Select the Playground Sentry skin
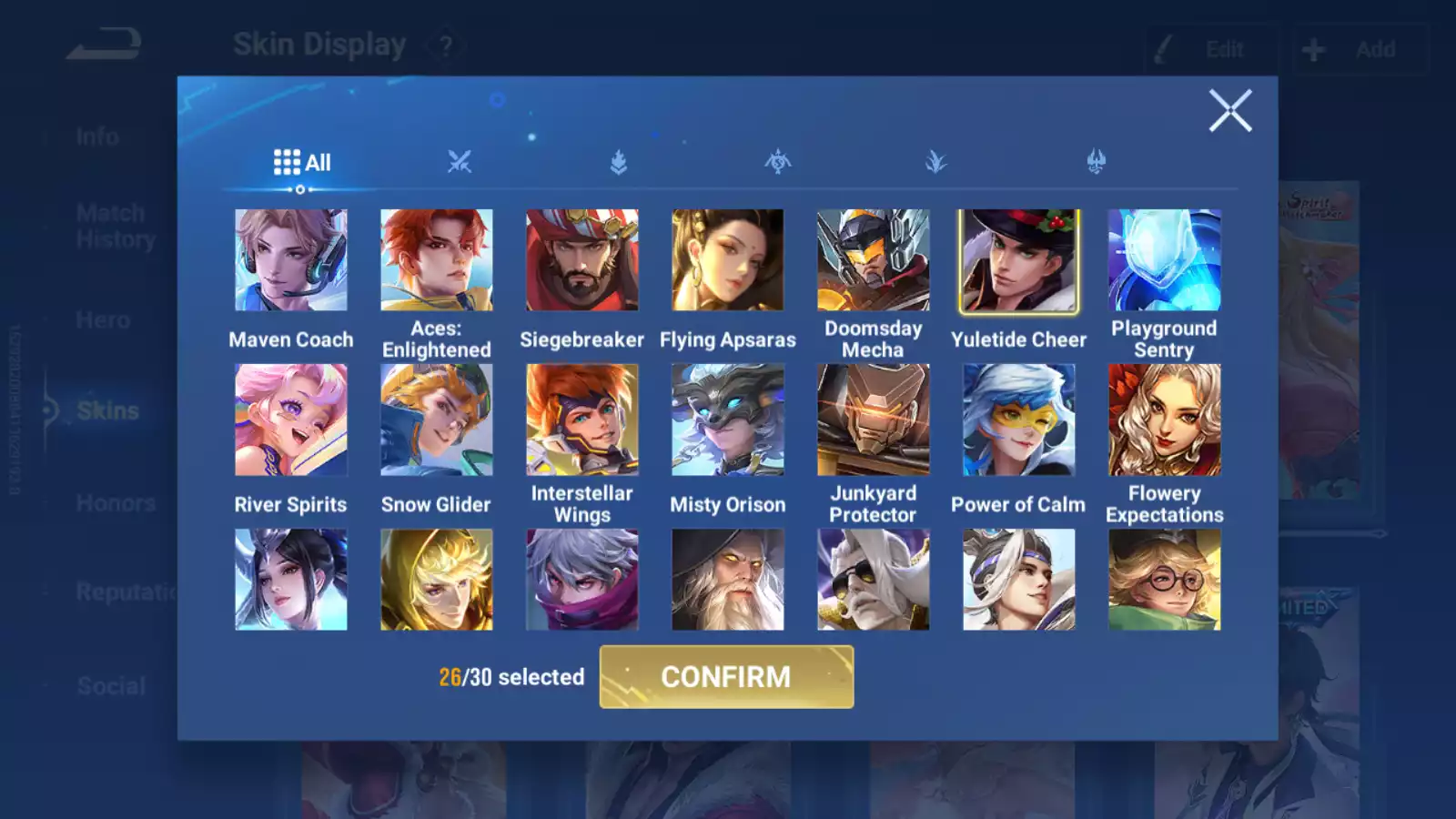Screen dimensions: 1456x819 [1164, 261]
